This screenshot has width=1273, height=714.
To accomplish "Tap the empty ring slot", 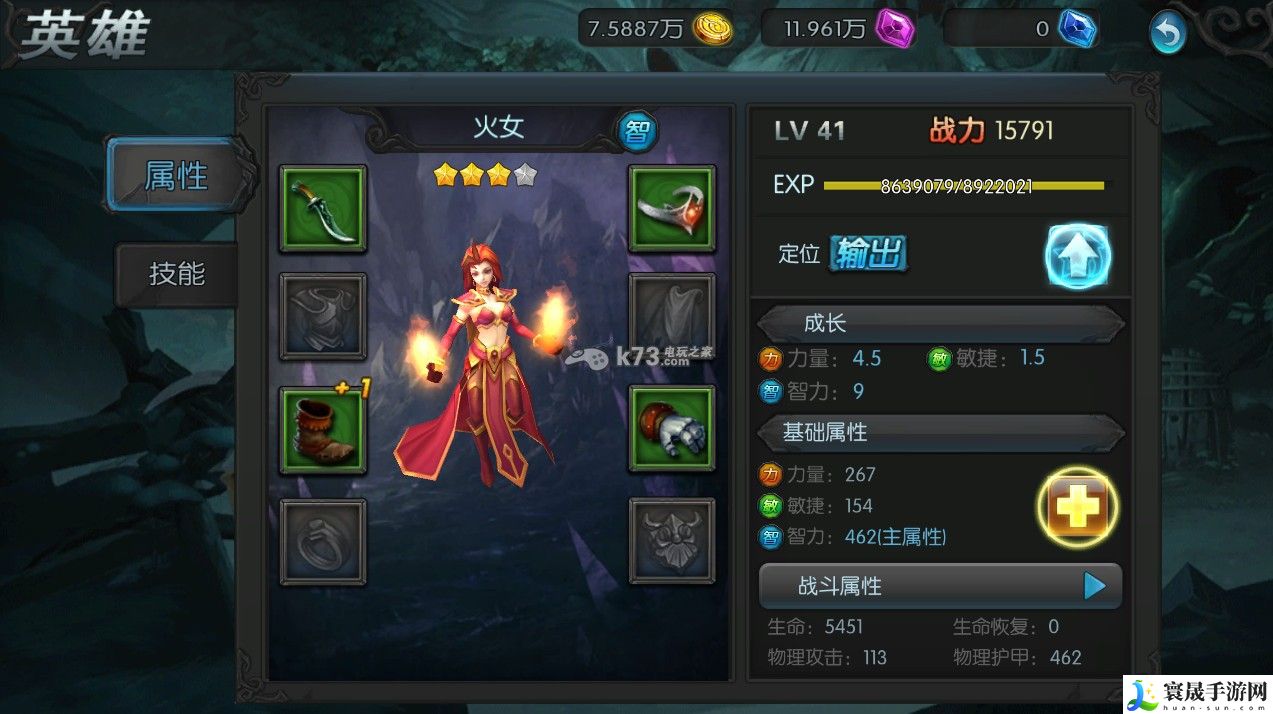I will pos(322,541).
